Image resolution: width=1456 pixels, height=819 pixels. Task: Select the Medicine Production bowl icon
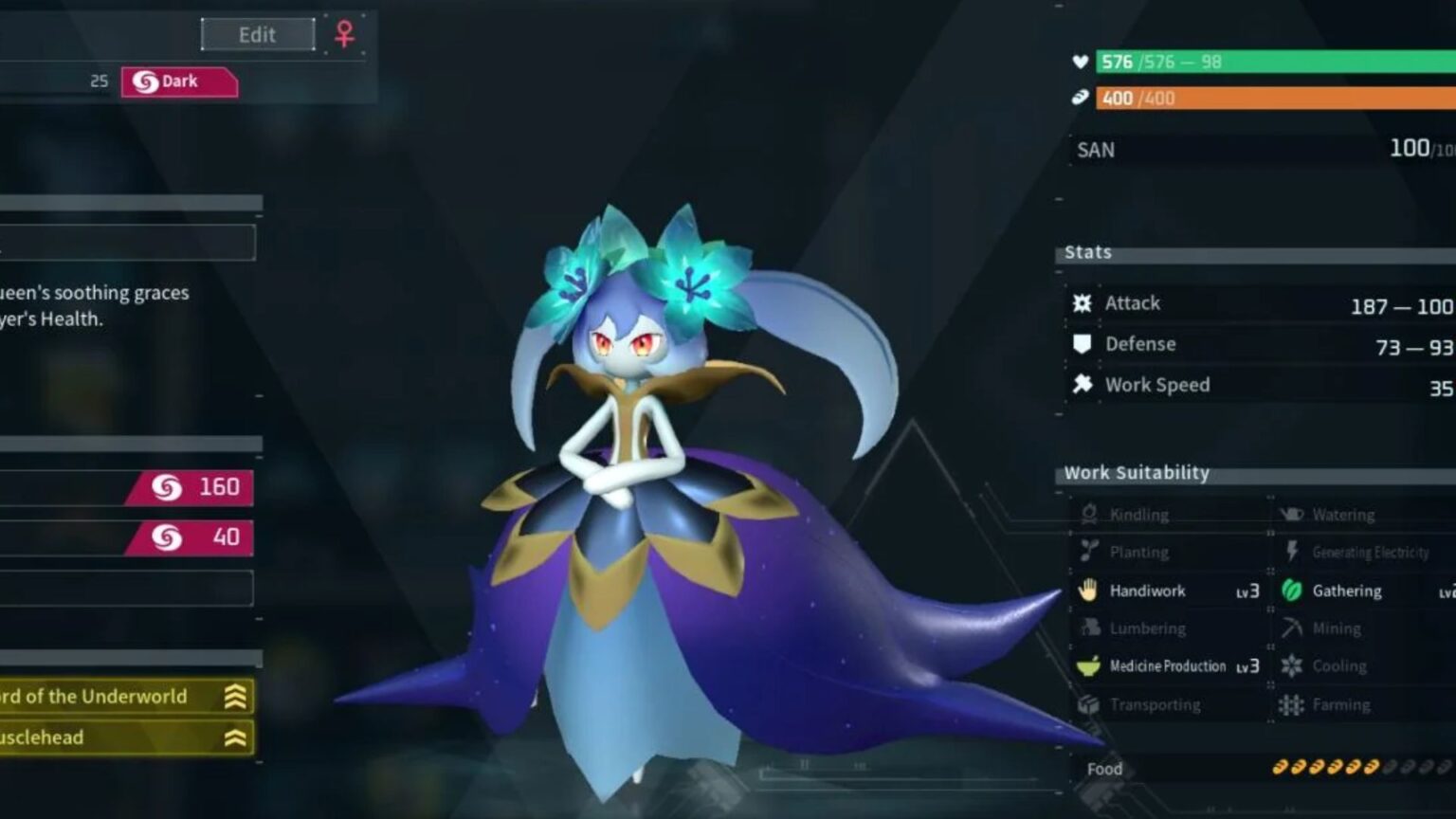(1089, 666)
